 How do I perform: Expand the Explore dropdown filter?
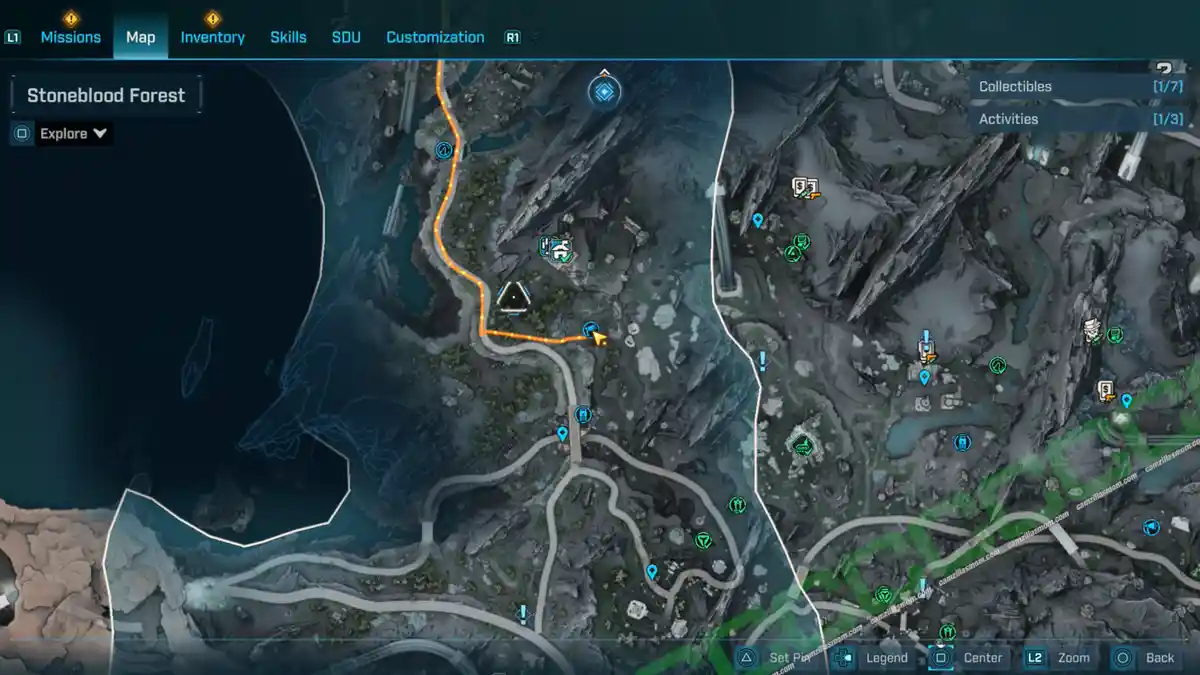73,134
